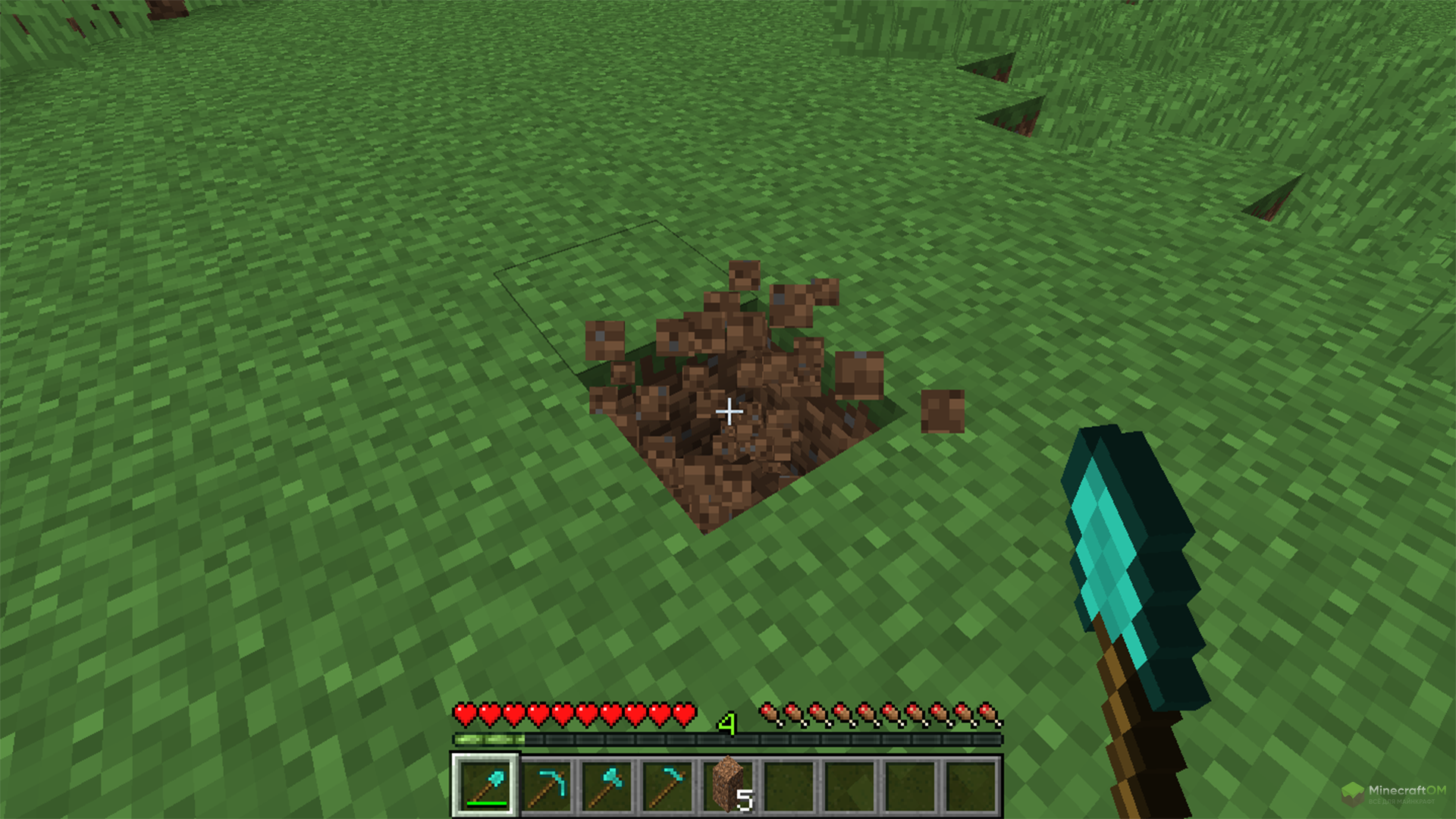This screenshot has width=1456, height=819.
Task: Pick the dirt block stack of 5
Action: (728, 785)
